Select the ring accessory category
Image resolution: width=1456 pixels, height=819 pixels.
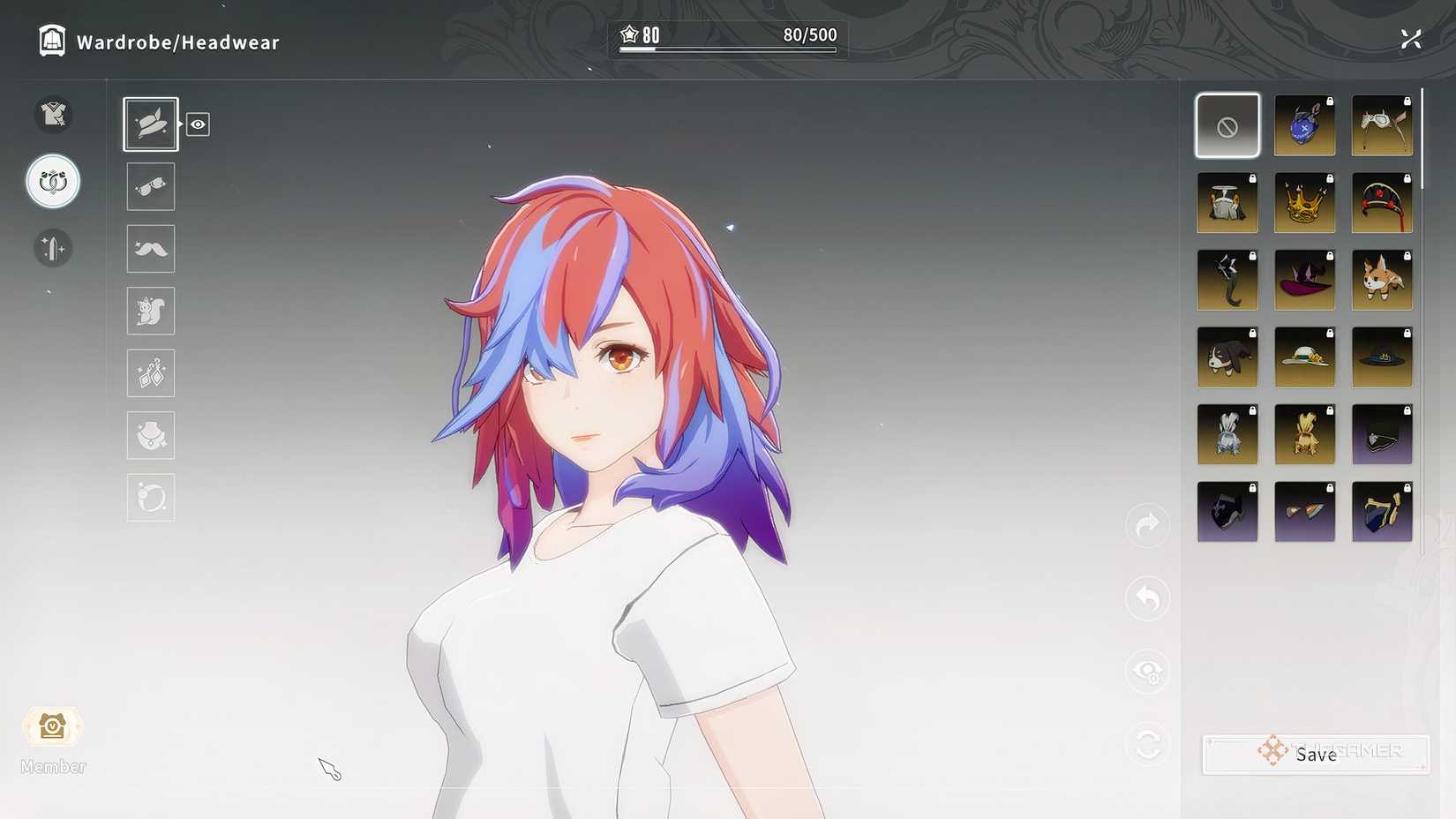[x=150, y=497]
